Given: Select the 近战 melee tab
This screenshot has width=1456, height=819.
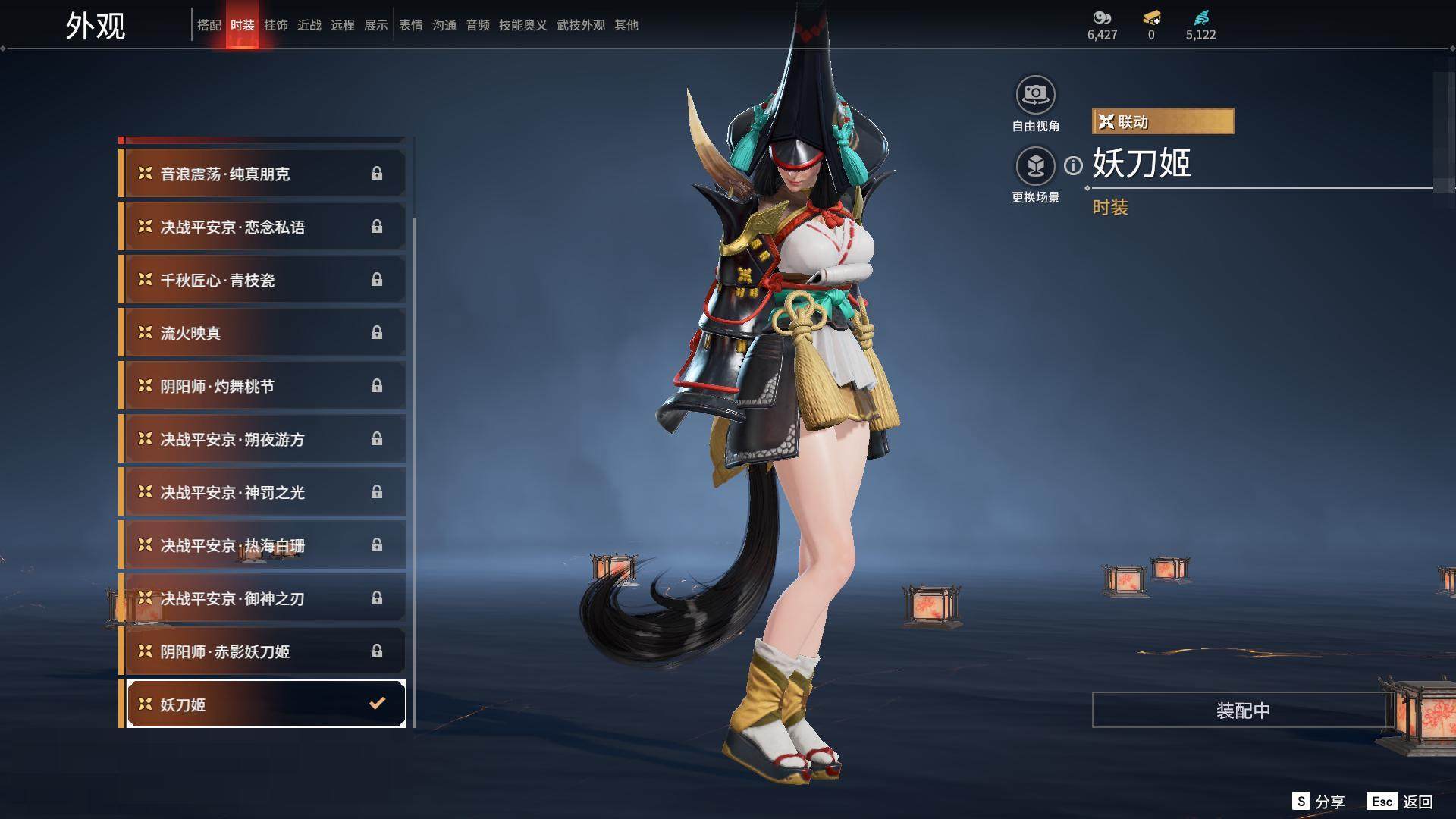Looking at the screenshot, I should click(x=309, y=25).
